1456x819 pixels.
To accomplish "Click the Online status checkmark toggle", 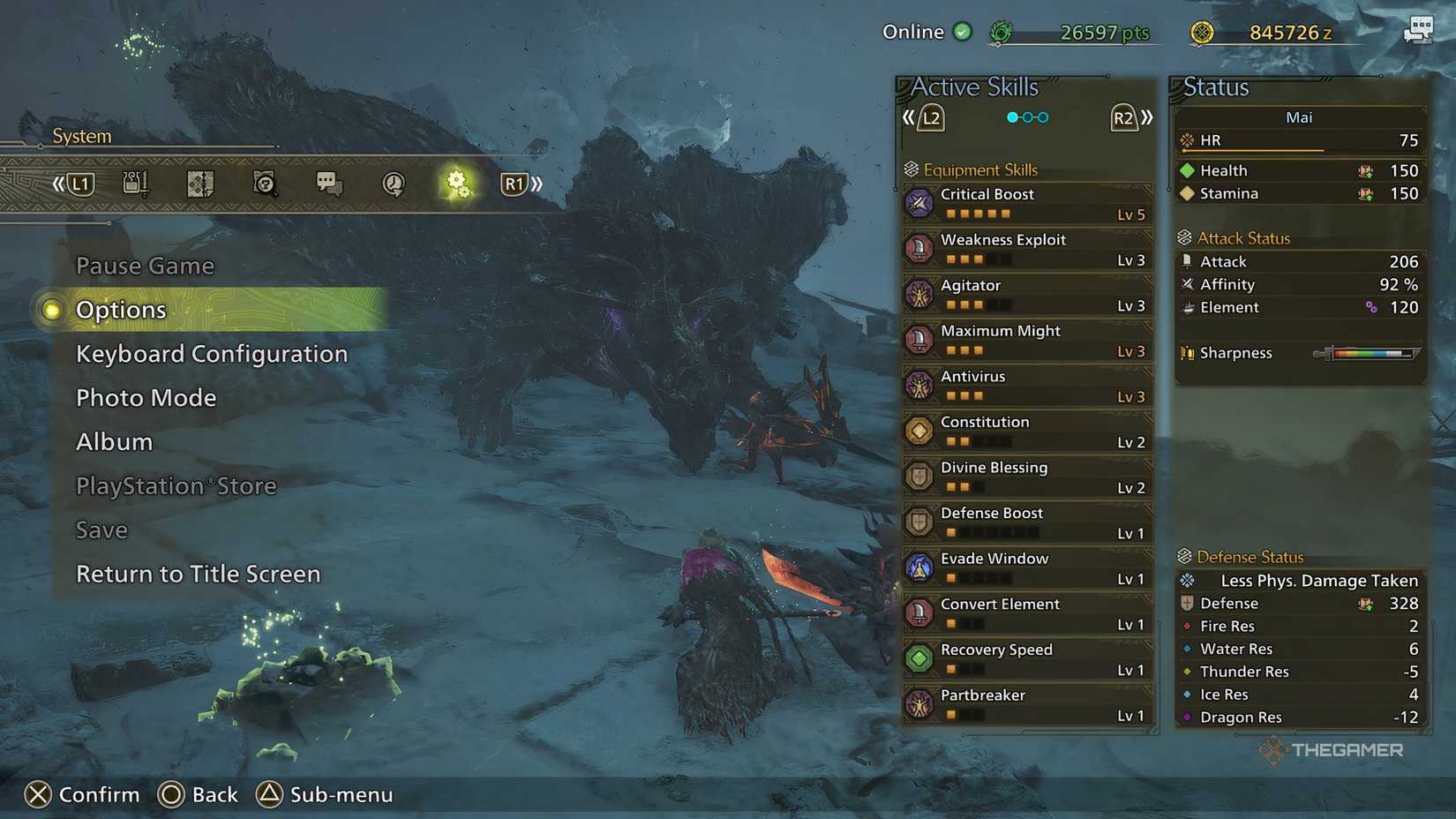I will click(962, 31).
